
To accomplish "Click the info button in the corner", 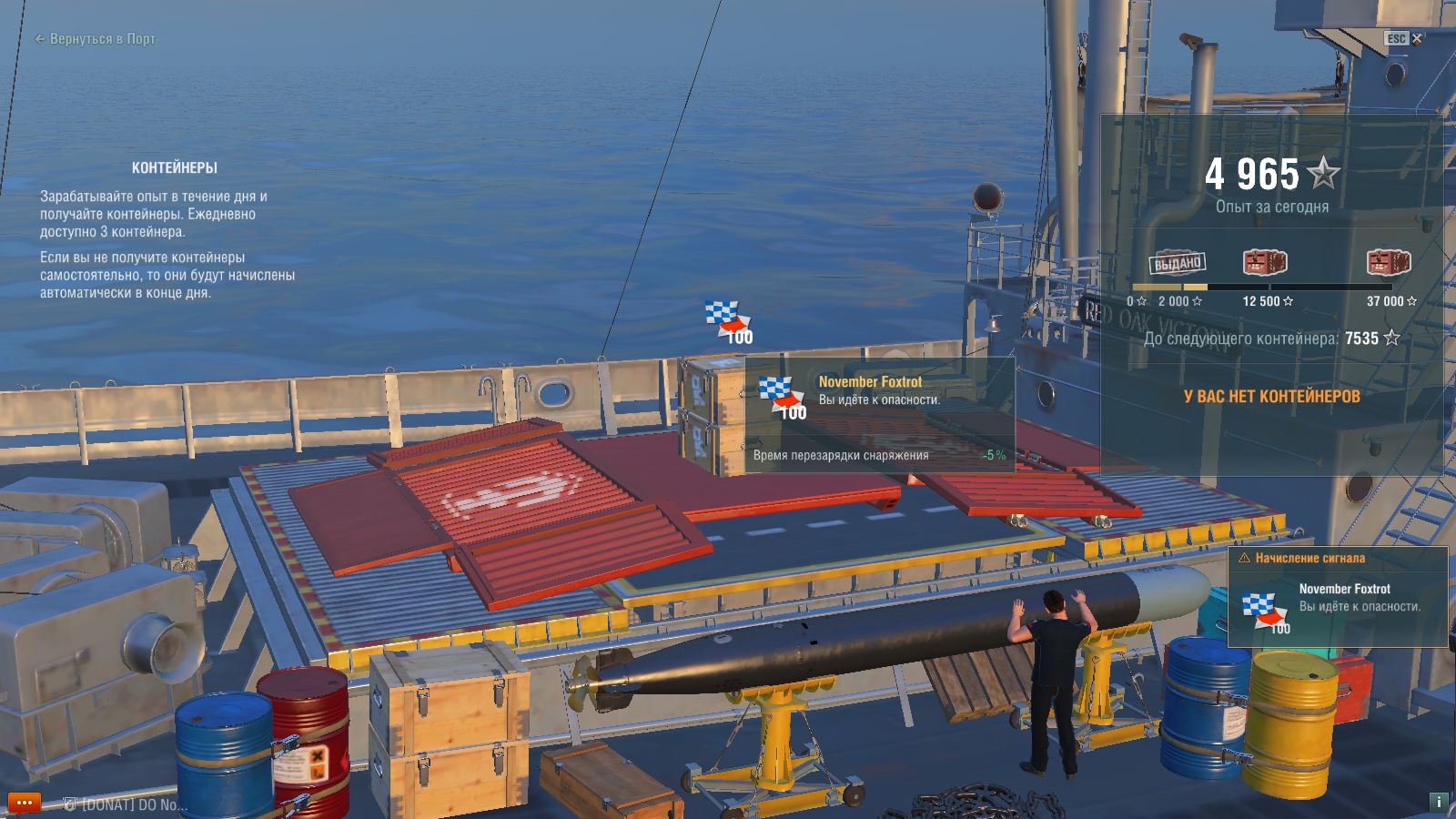I will pyautogui.click(x=1439, y=802).
